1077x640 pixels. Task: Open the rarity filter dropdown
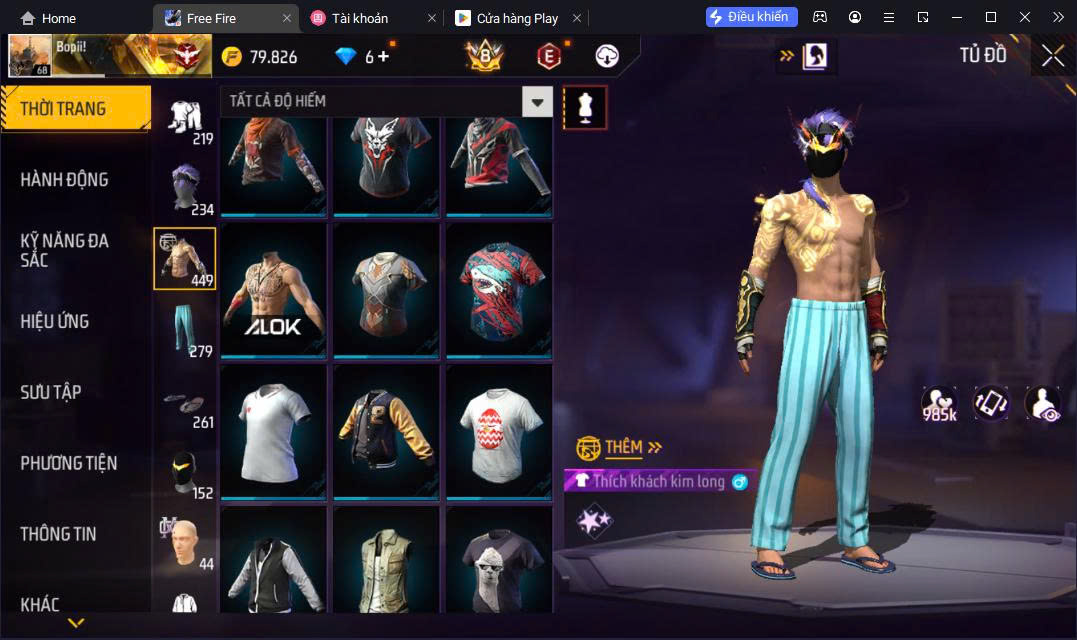(538, 101)
